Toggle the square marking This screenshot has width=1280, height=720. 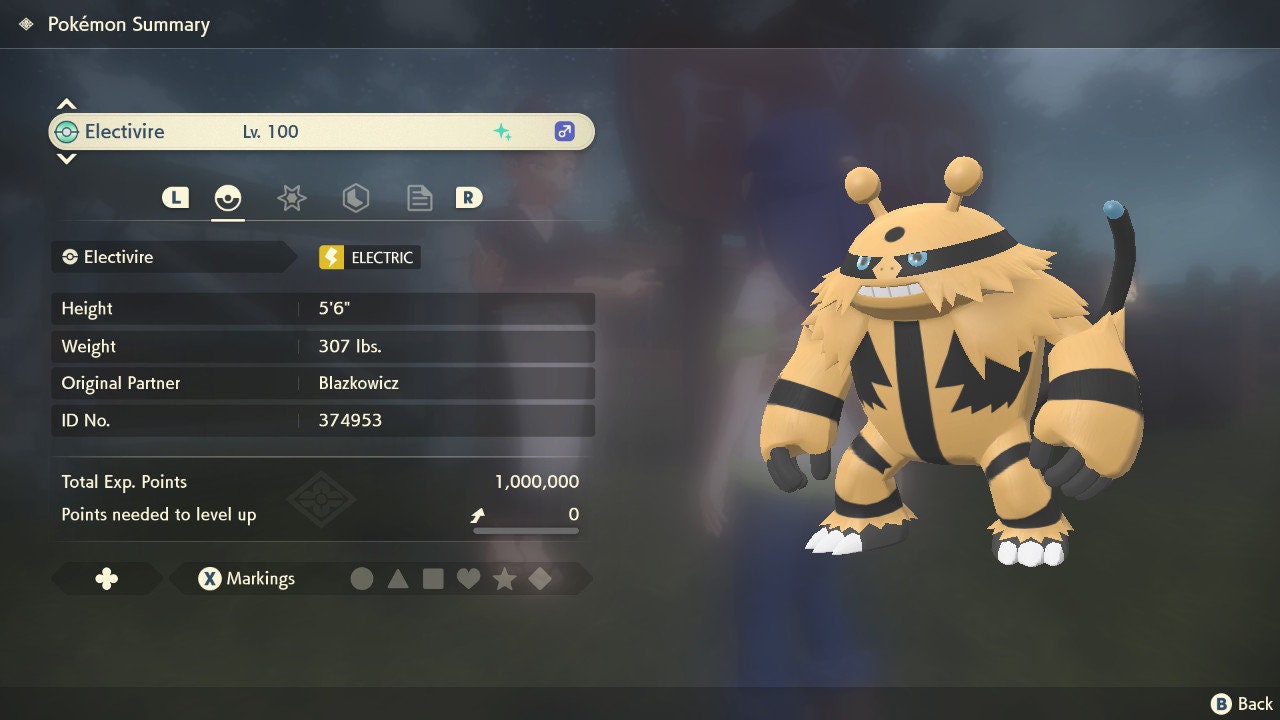coord(433,579)
